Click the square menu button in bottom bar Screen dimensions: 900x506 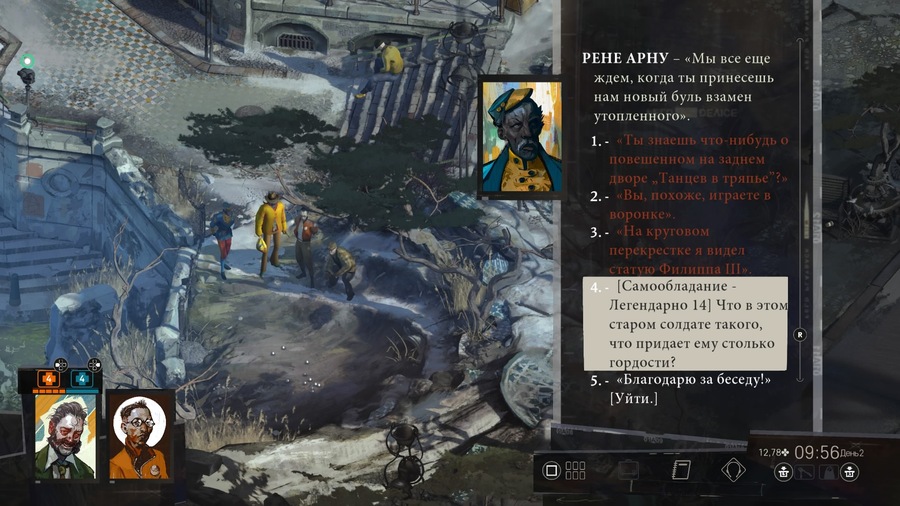tap(551, 470)
